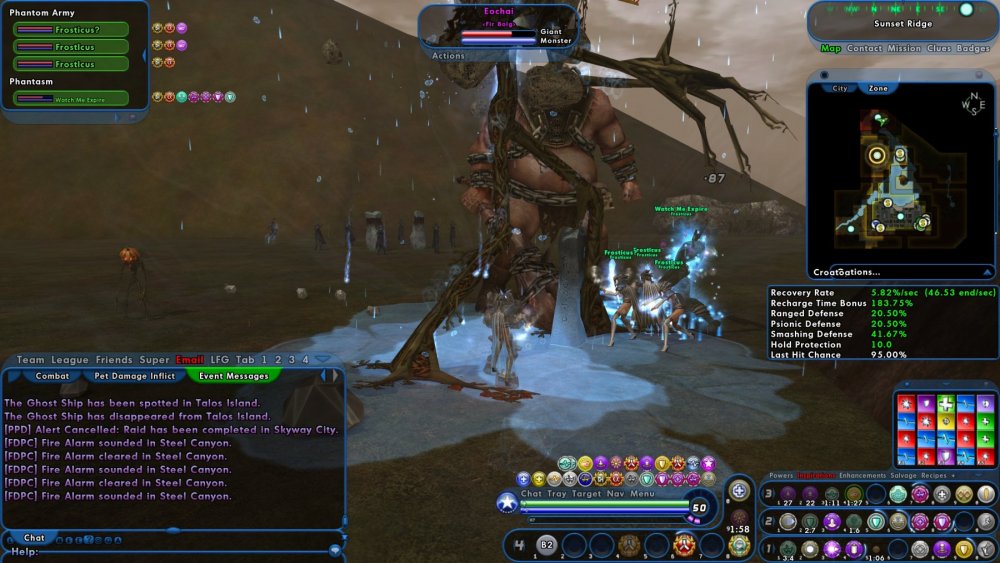Select the Event Messages chat tab

point(233,376)
